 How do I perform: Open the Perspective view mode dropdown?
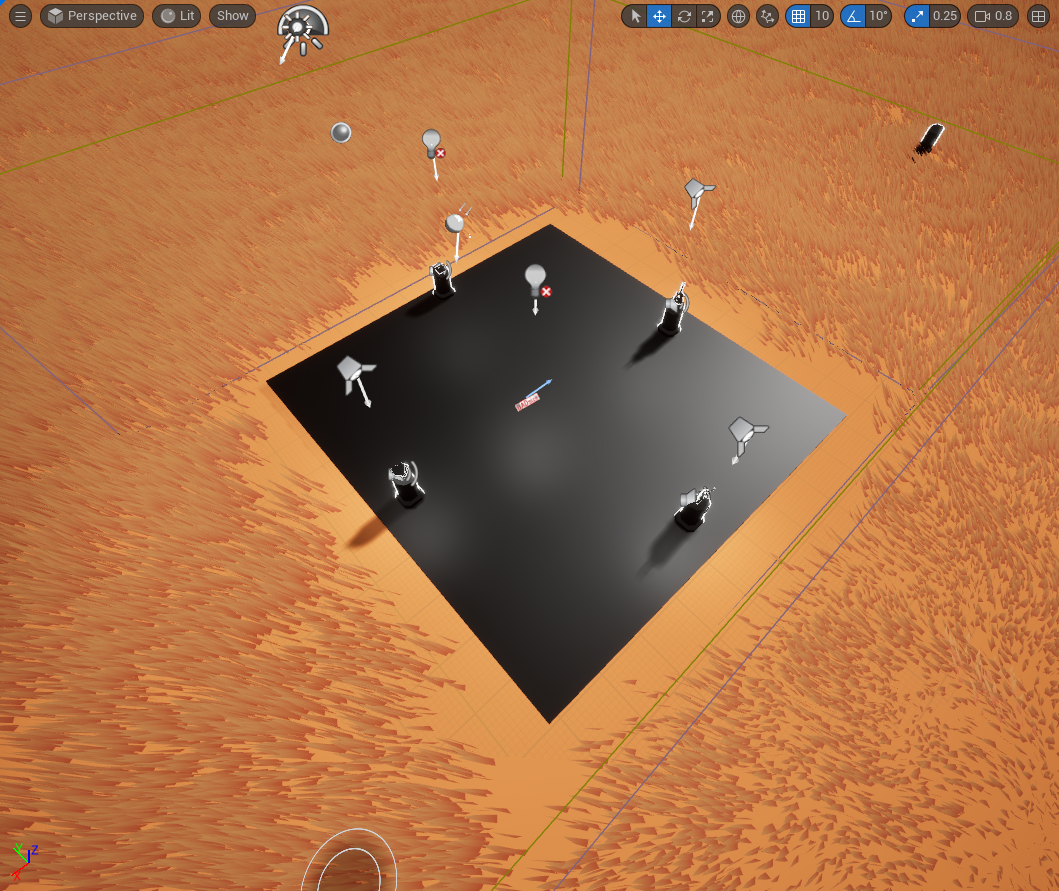pos(92,16)
